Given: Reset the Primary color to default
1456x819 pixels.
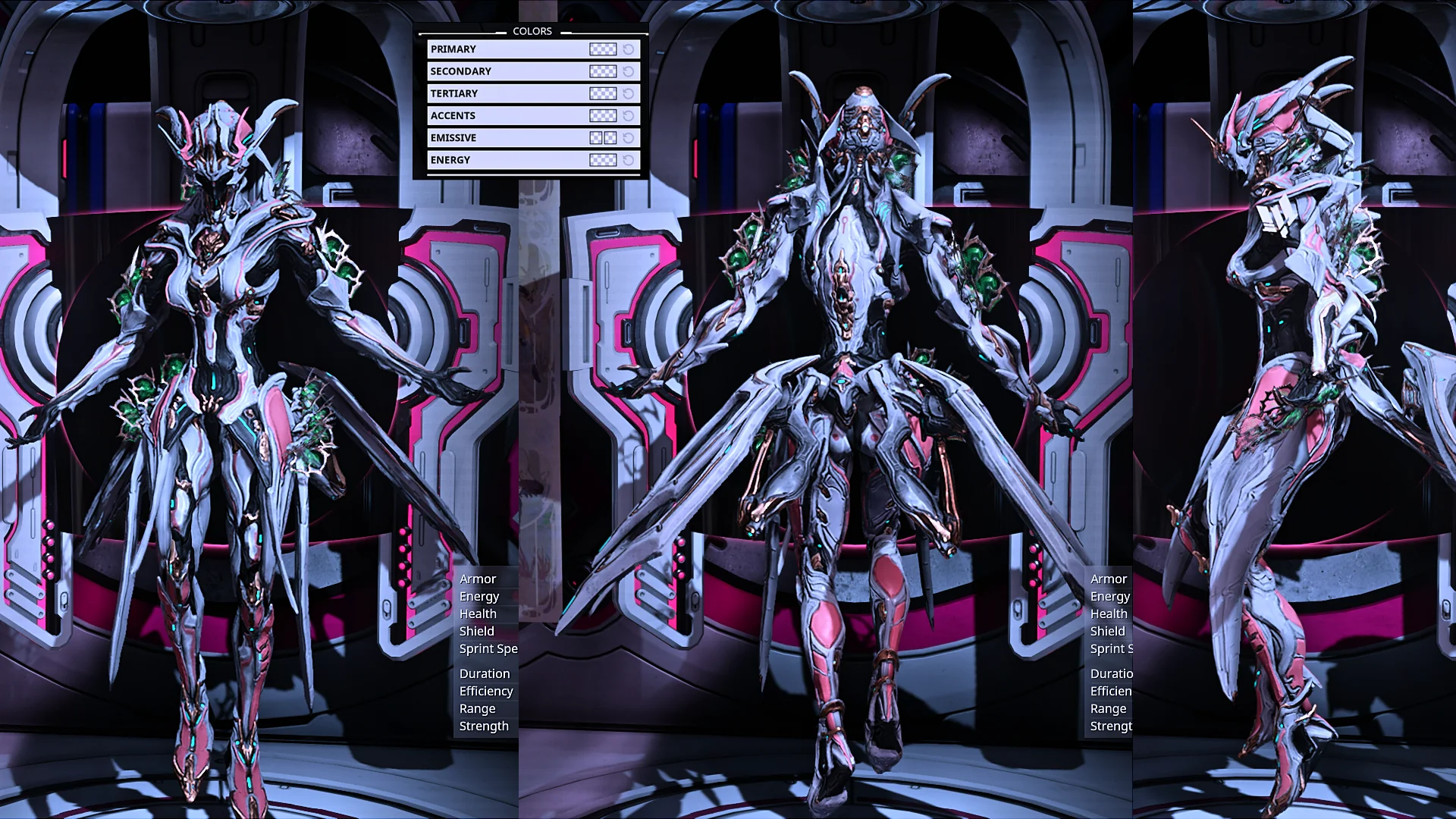Looking at the screenshot, I should [x=629, y=49].
